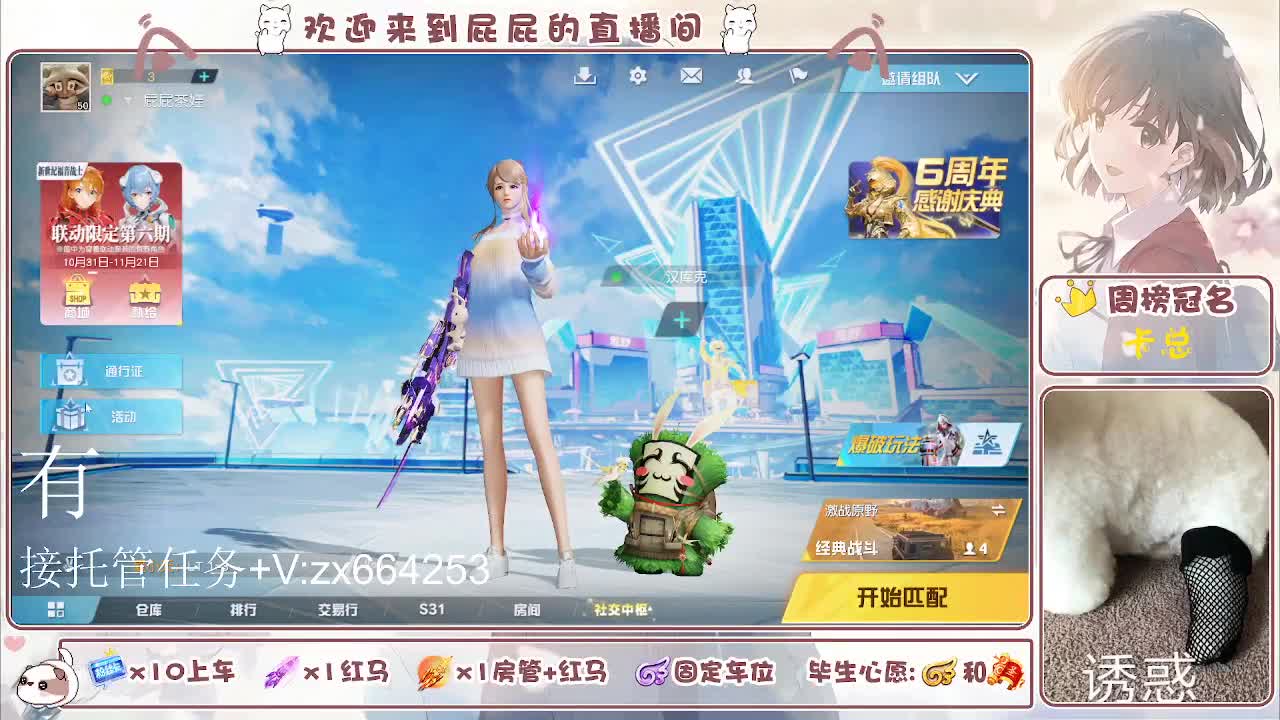Open the 经典战斗 mode selector
The width and height of the screenshot is (1280, 720).
click(880, 548)
